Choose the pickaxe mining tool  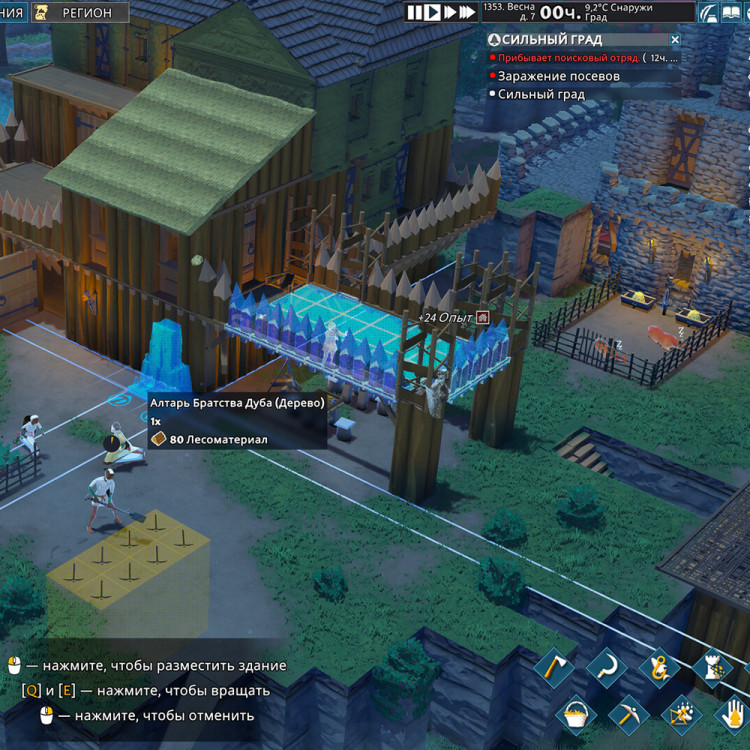click(629, 714)
